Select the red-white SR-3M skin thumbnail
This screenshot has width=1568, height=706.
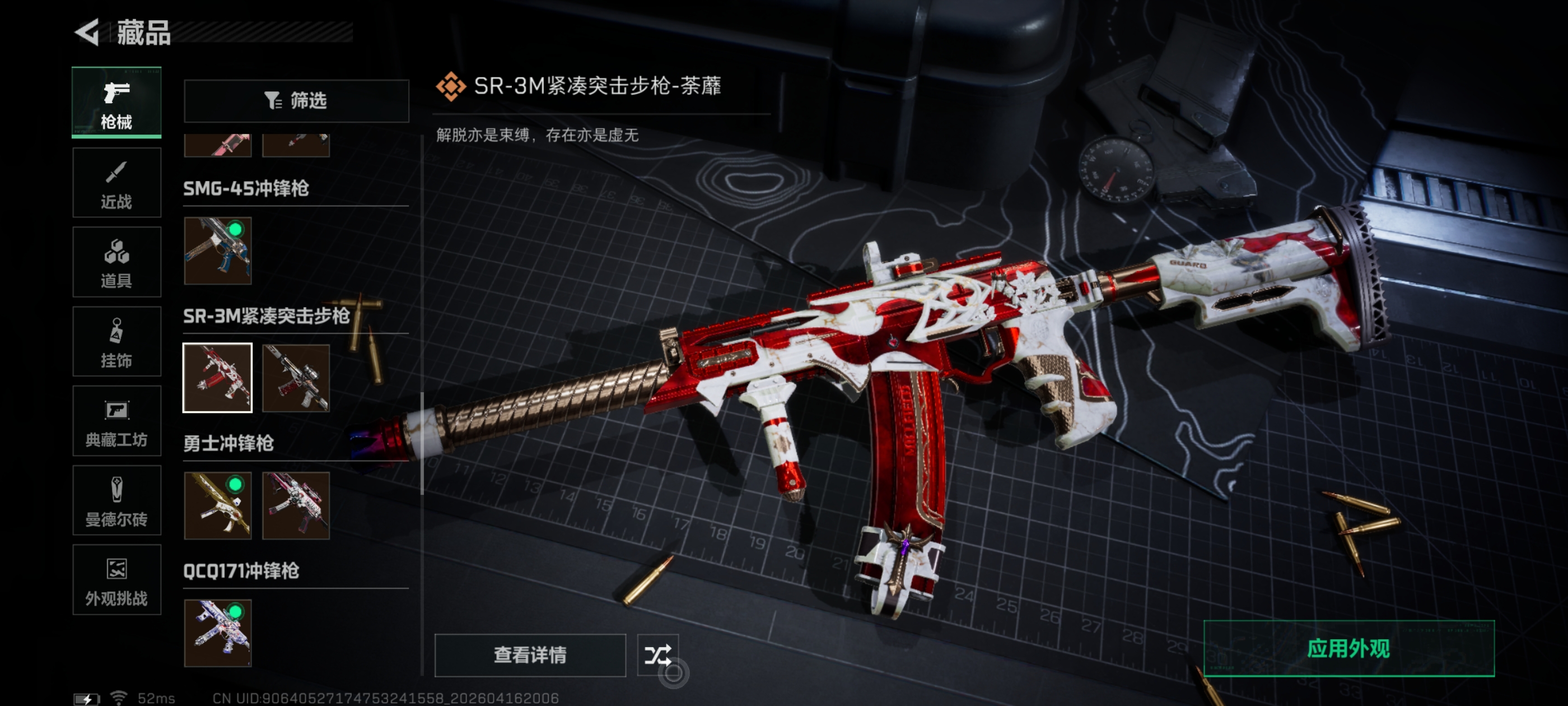pyautogui.click(x=218, y=378)
